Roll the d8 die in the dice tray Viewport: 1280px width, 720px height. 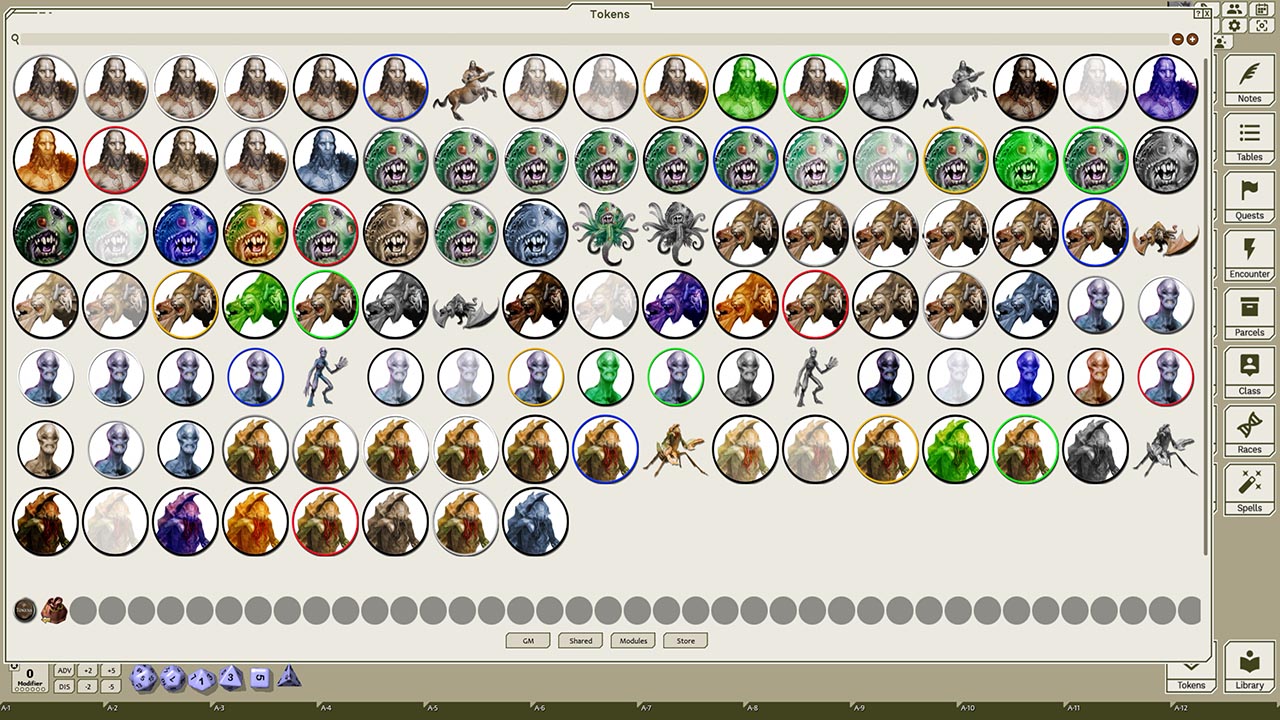[x=231, y=677]
